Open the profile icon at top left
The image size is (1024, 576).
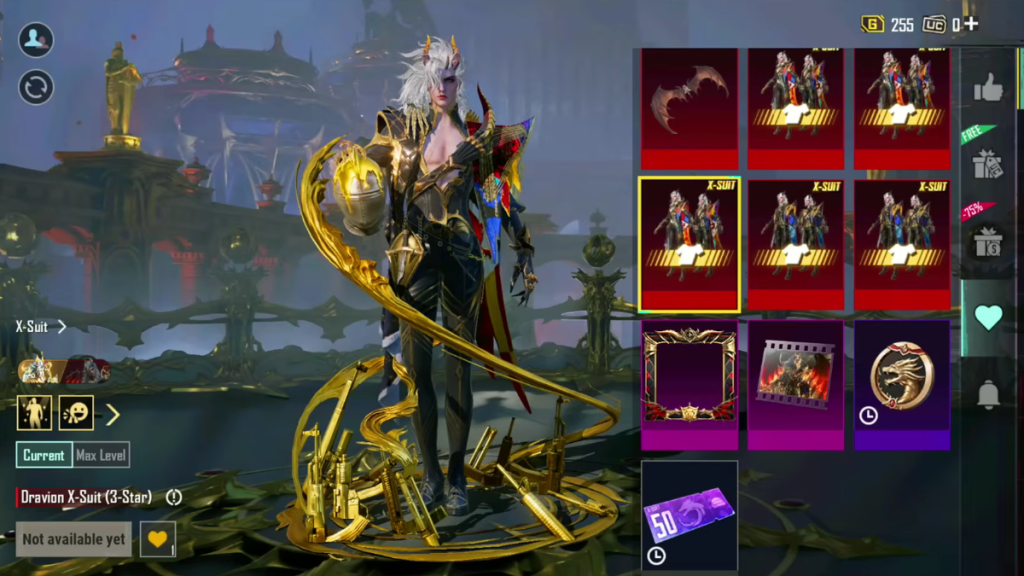coord(36,40)
